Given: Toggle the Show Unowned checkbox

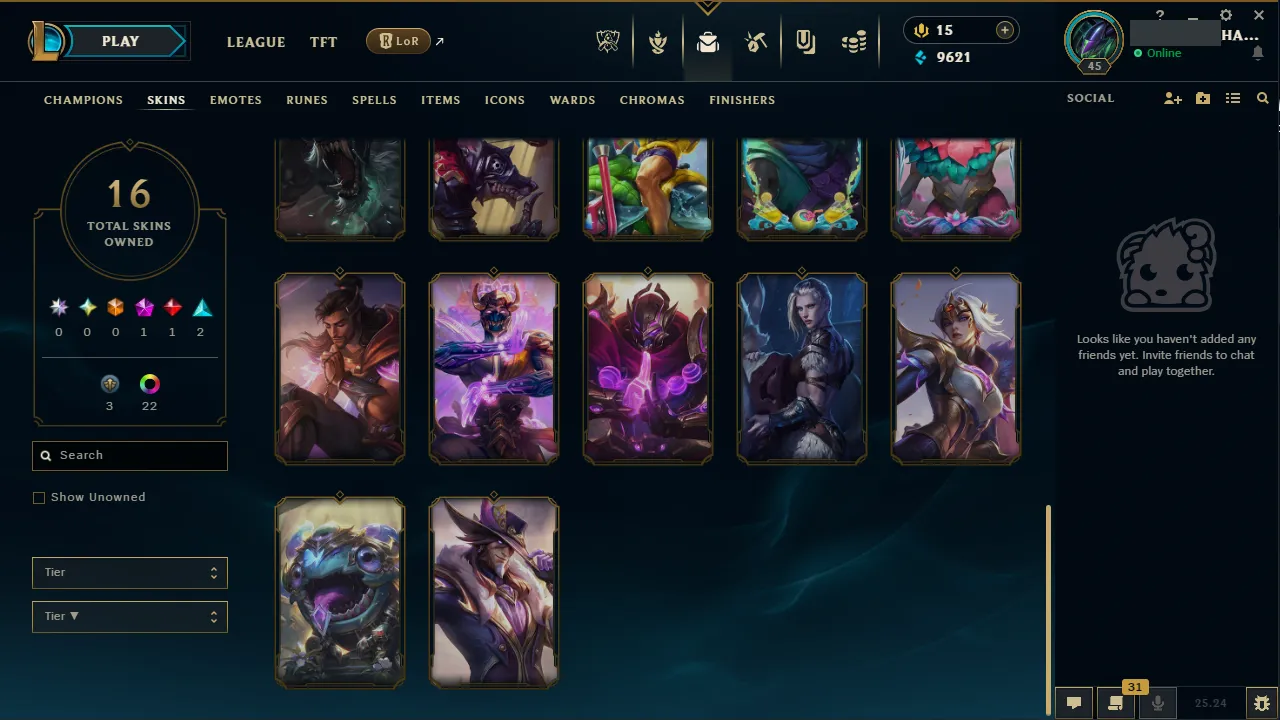Looking at the screenshot, I should click(39, 497).
